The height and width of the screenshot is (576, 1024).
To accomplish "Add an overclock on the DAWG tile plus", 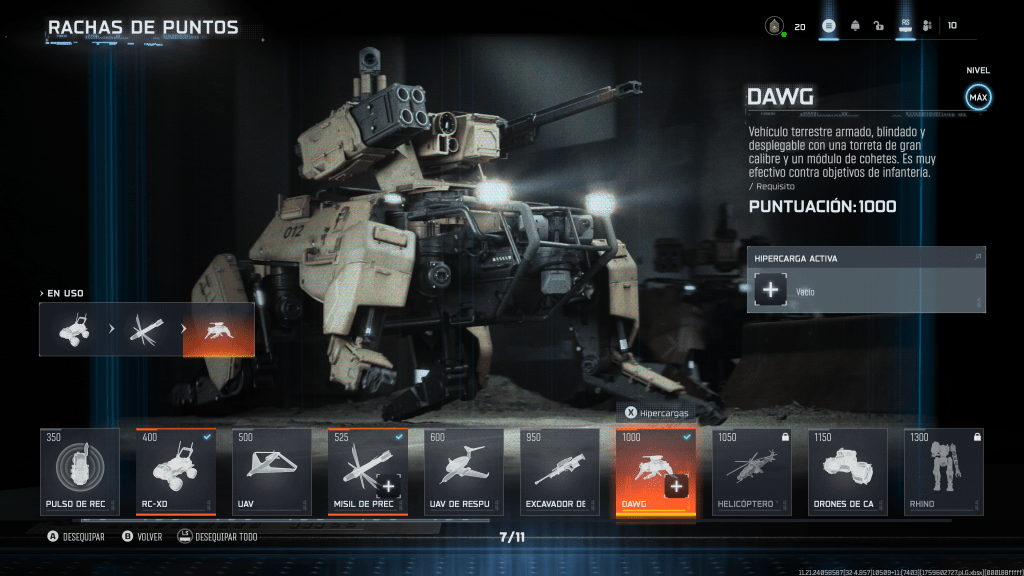I will (x=677, y=486).
